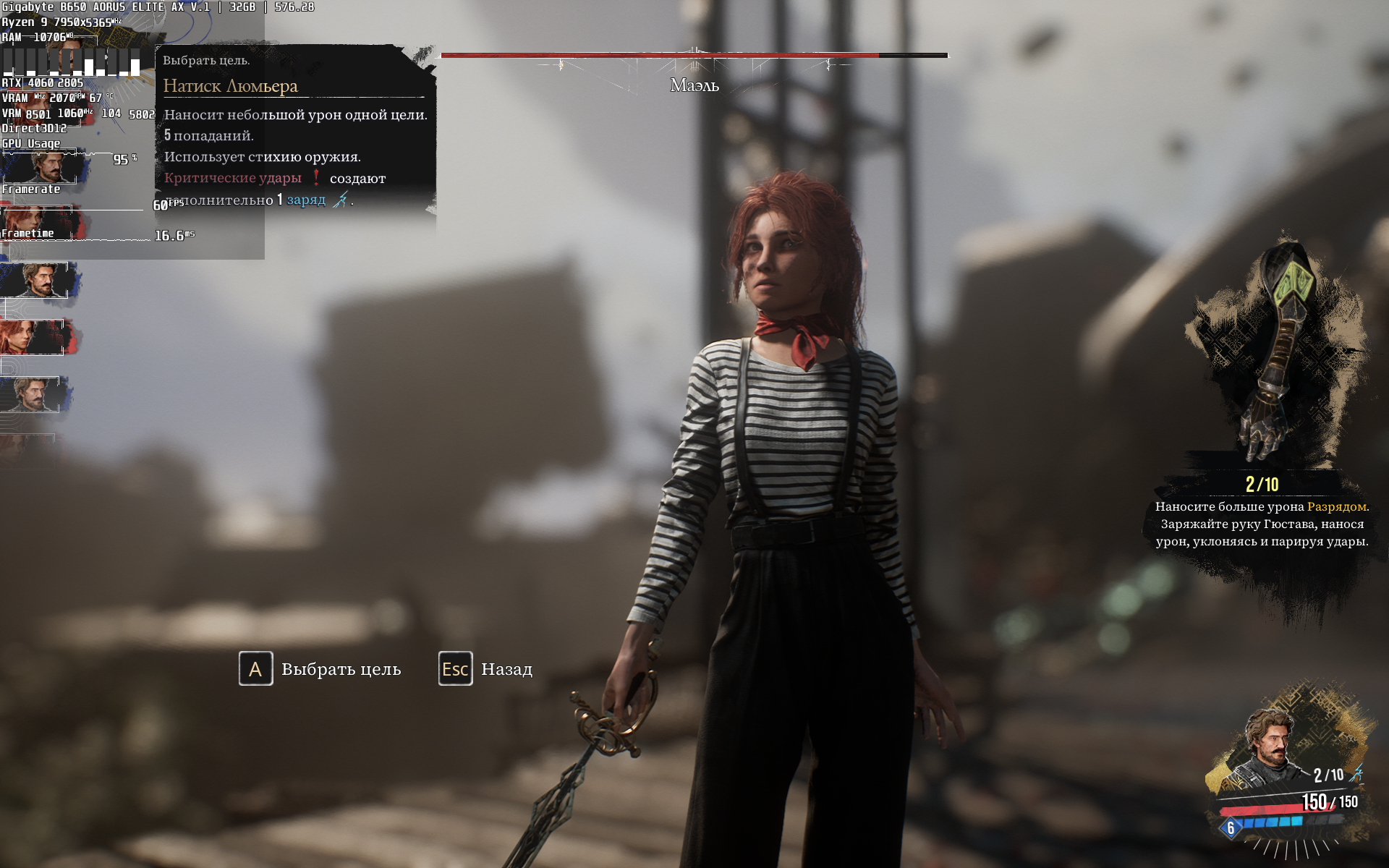The image size is (1389, 868).
Task: Confirm target with the Выбрать цель button
Action: tap(320, 669)
